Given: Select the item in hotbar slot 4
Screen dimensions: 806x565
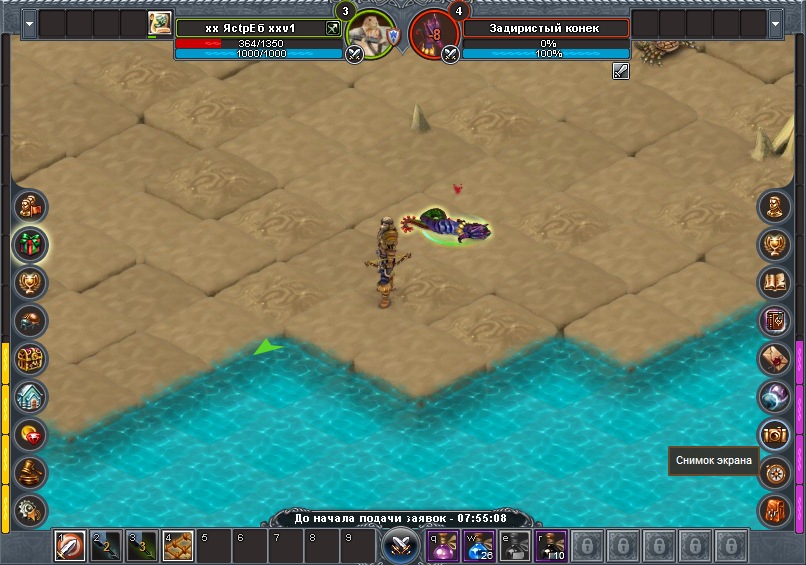Looking at the screenshot, I should [x=178, y=546].
